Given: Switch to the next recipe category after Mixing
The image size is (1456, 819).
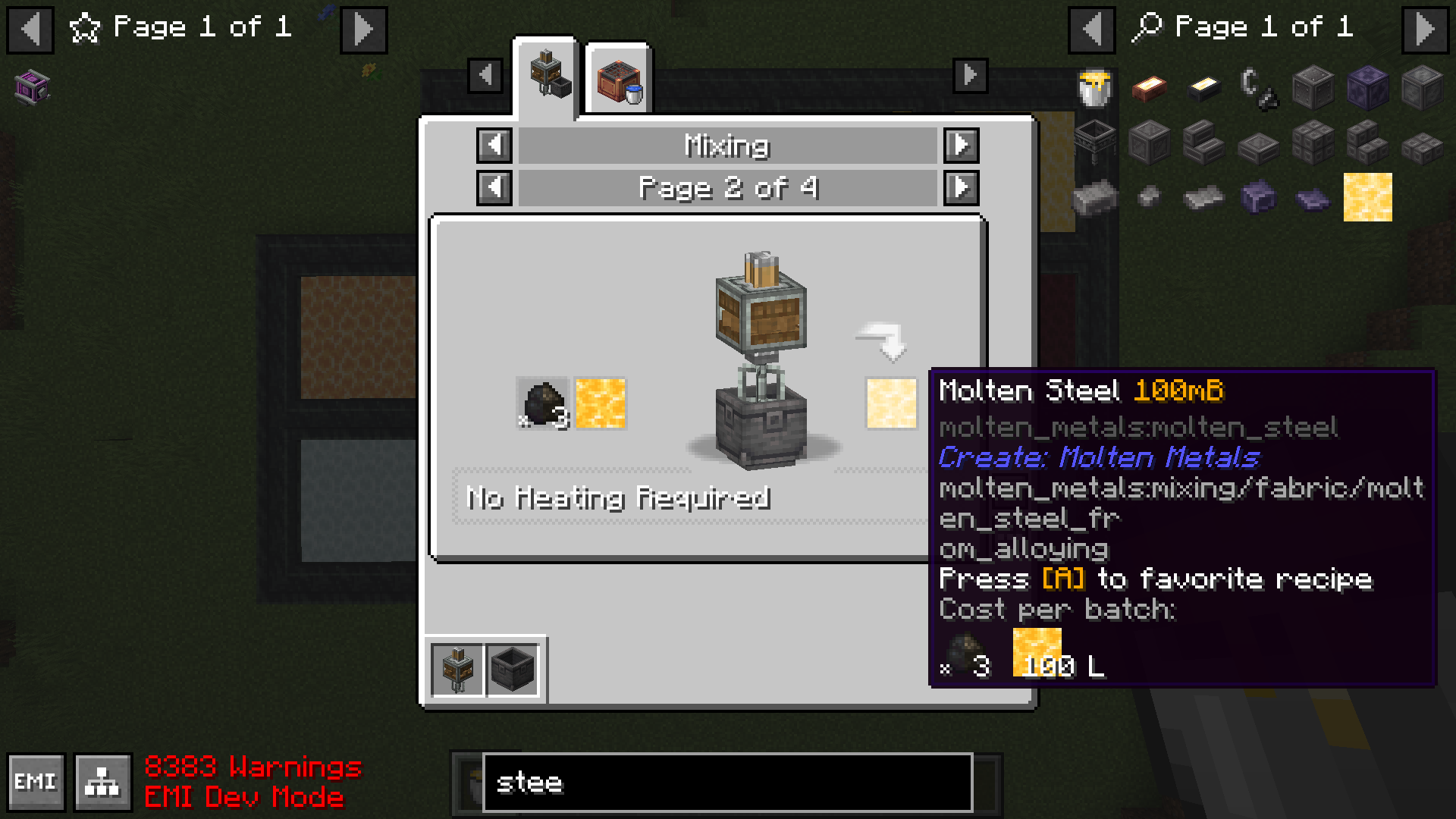Looking at the screenshot, I should 961,145.
